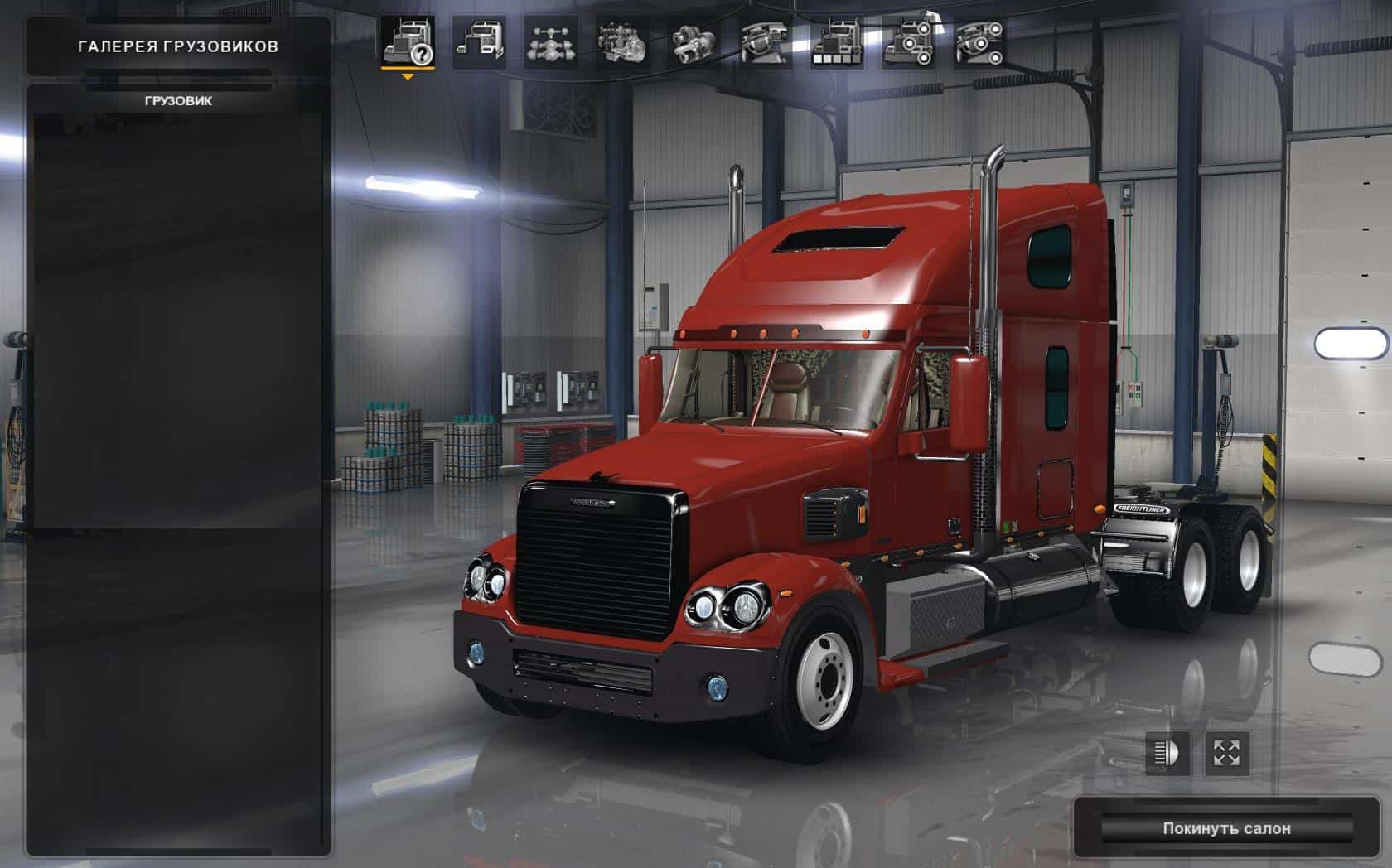Open the truck paint color swatches tab
Screen dimensions: 1392x868
pos(837,41)
